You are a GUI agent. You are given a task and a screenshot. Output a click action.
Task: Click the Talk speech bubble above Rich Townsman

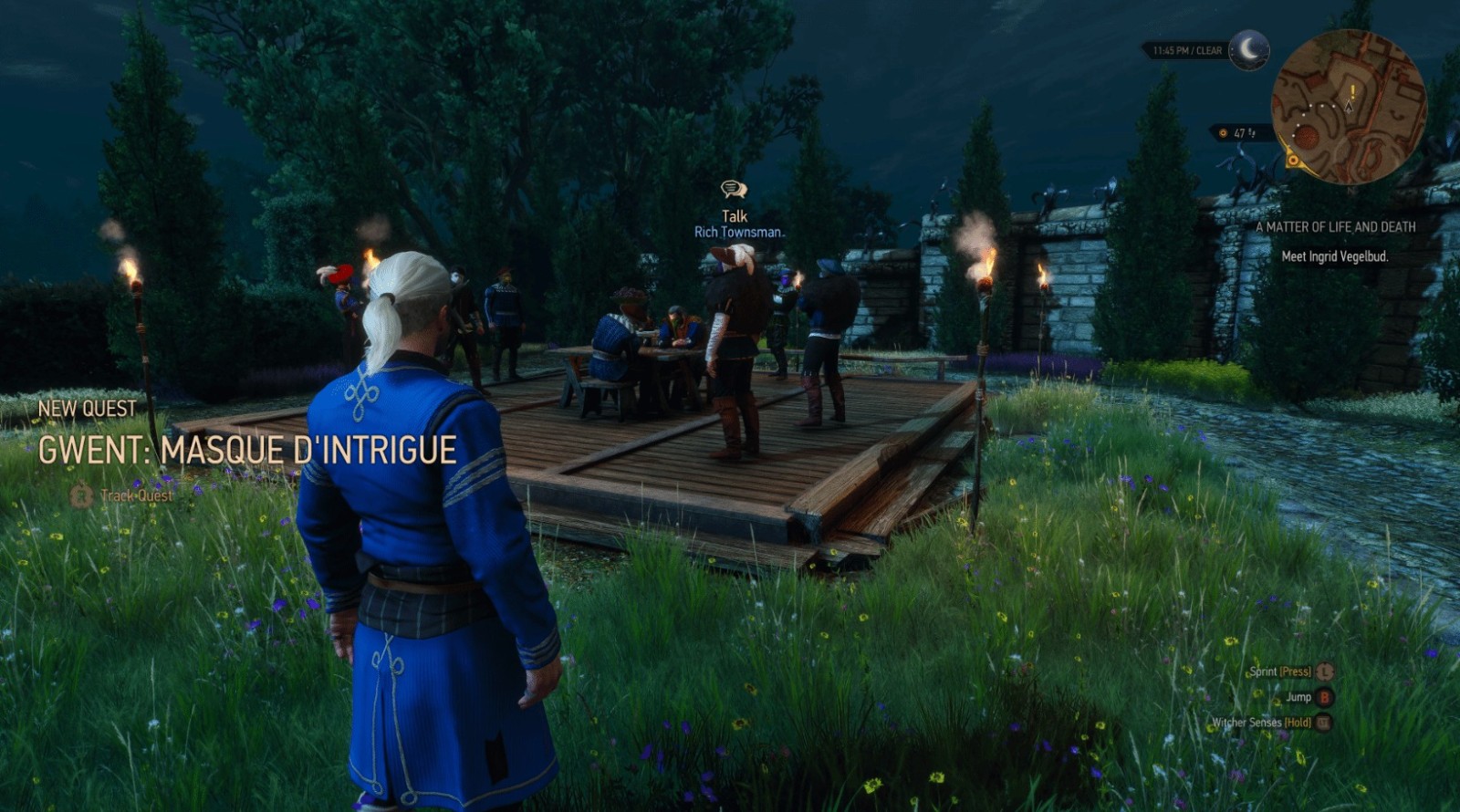point(734,190)
